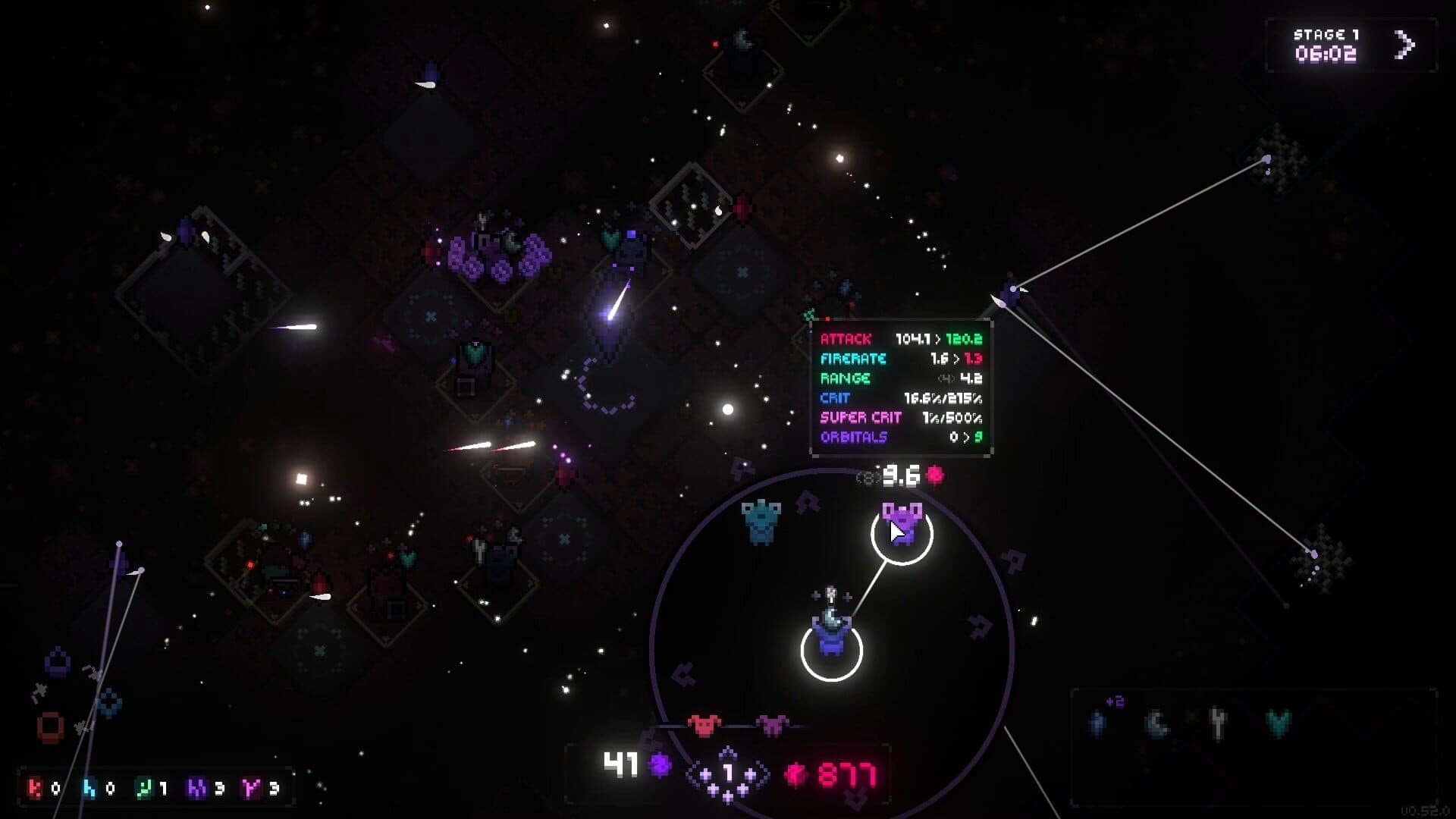The height and width of the screenshot is (819, 1456).
Task: Select the red square shape icon
Action: click(x=51, y=726)
